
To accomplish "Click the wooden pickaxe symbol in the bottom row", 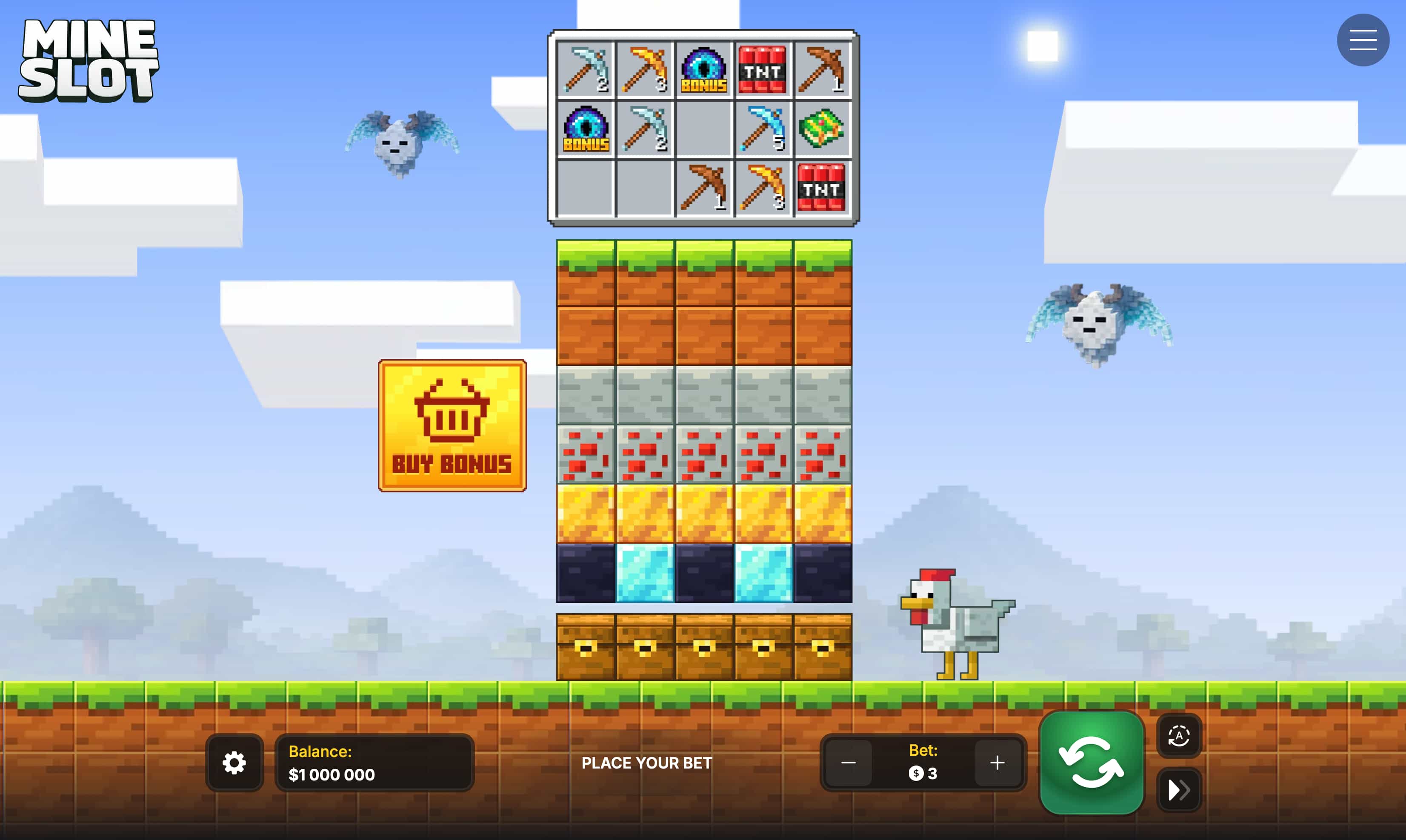I will [703, 189].
